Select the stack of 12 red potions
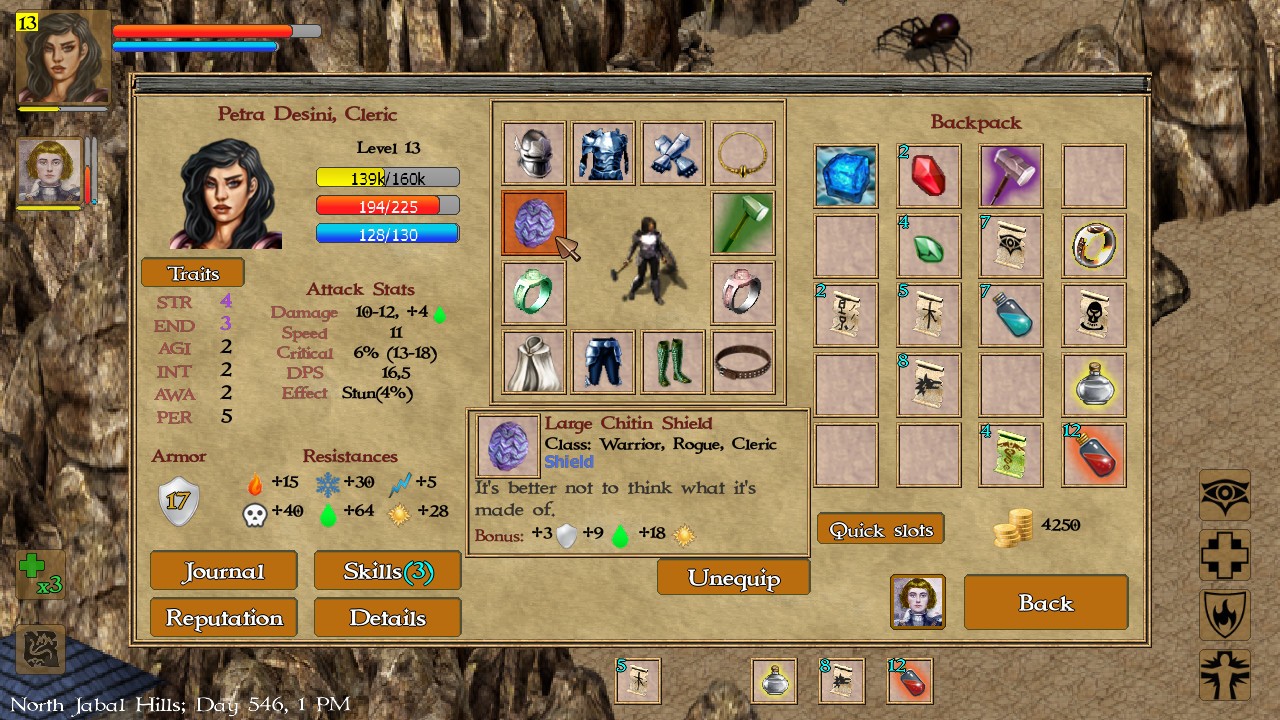 (1094, 455)
